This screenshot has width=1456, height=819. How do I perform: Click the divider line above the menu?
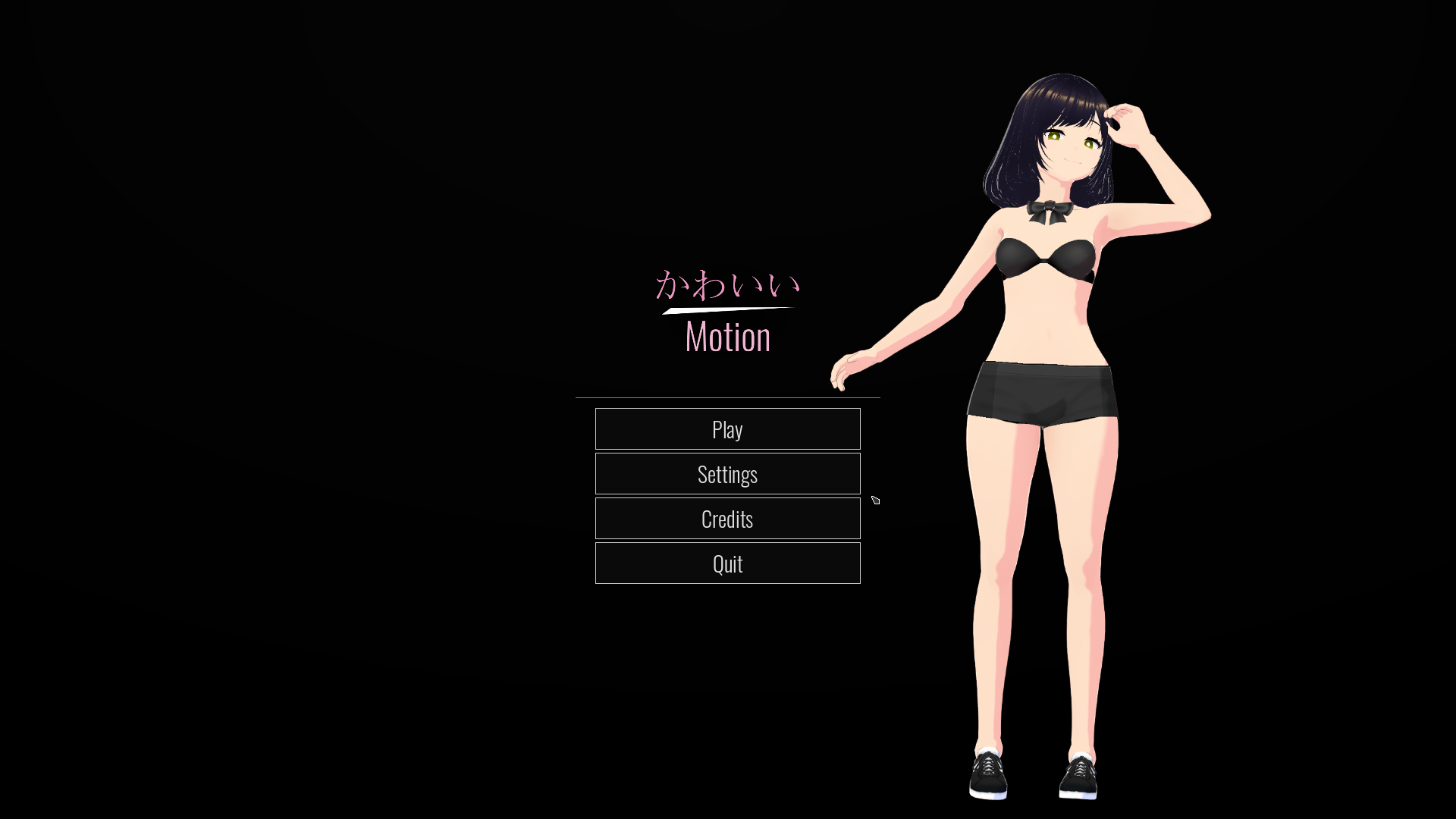point(728,397)
